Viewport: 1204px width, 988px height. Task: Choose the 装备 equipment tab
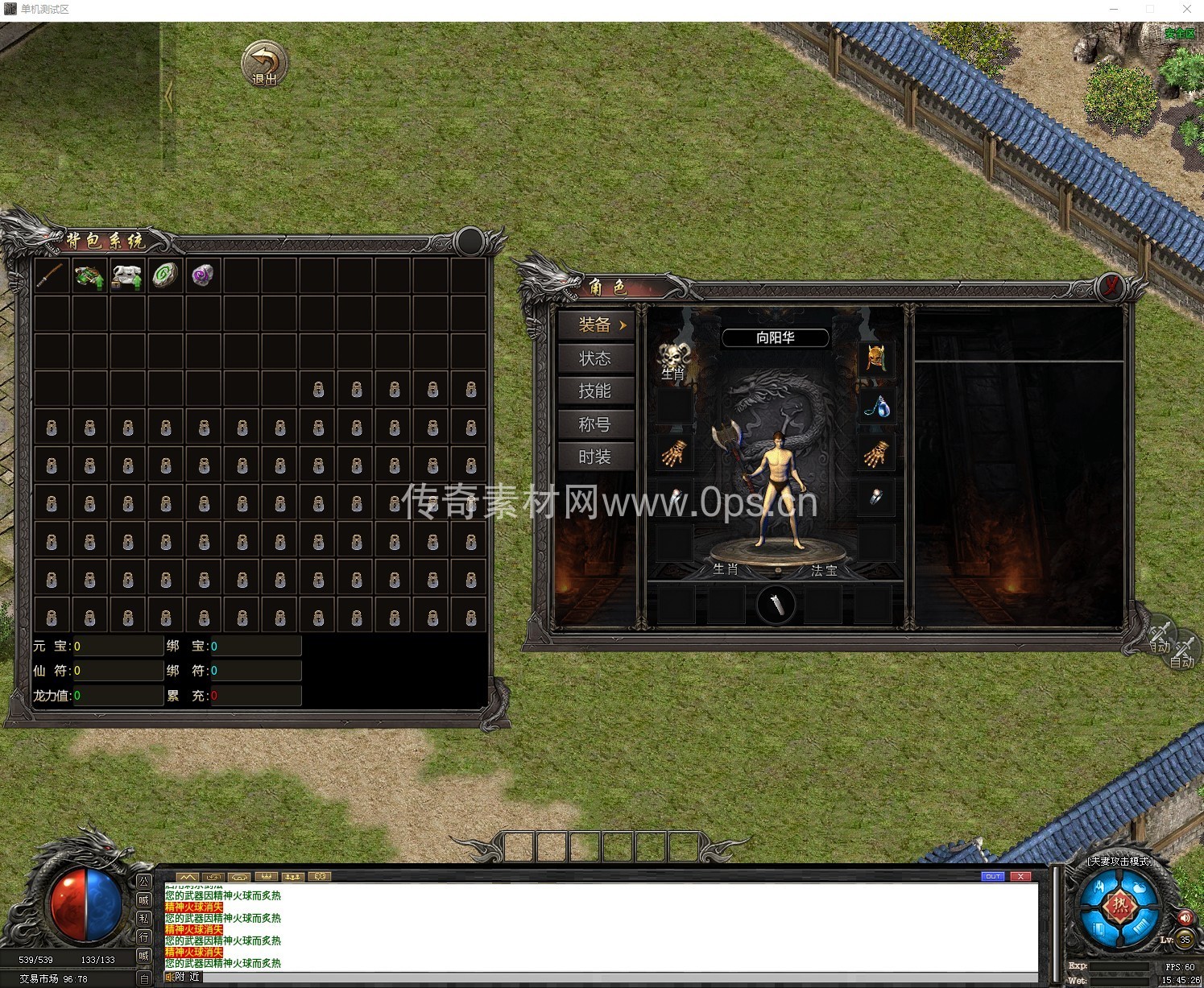(595, 325)
